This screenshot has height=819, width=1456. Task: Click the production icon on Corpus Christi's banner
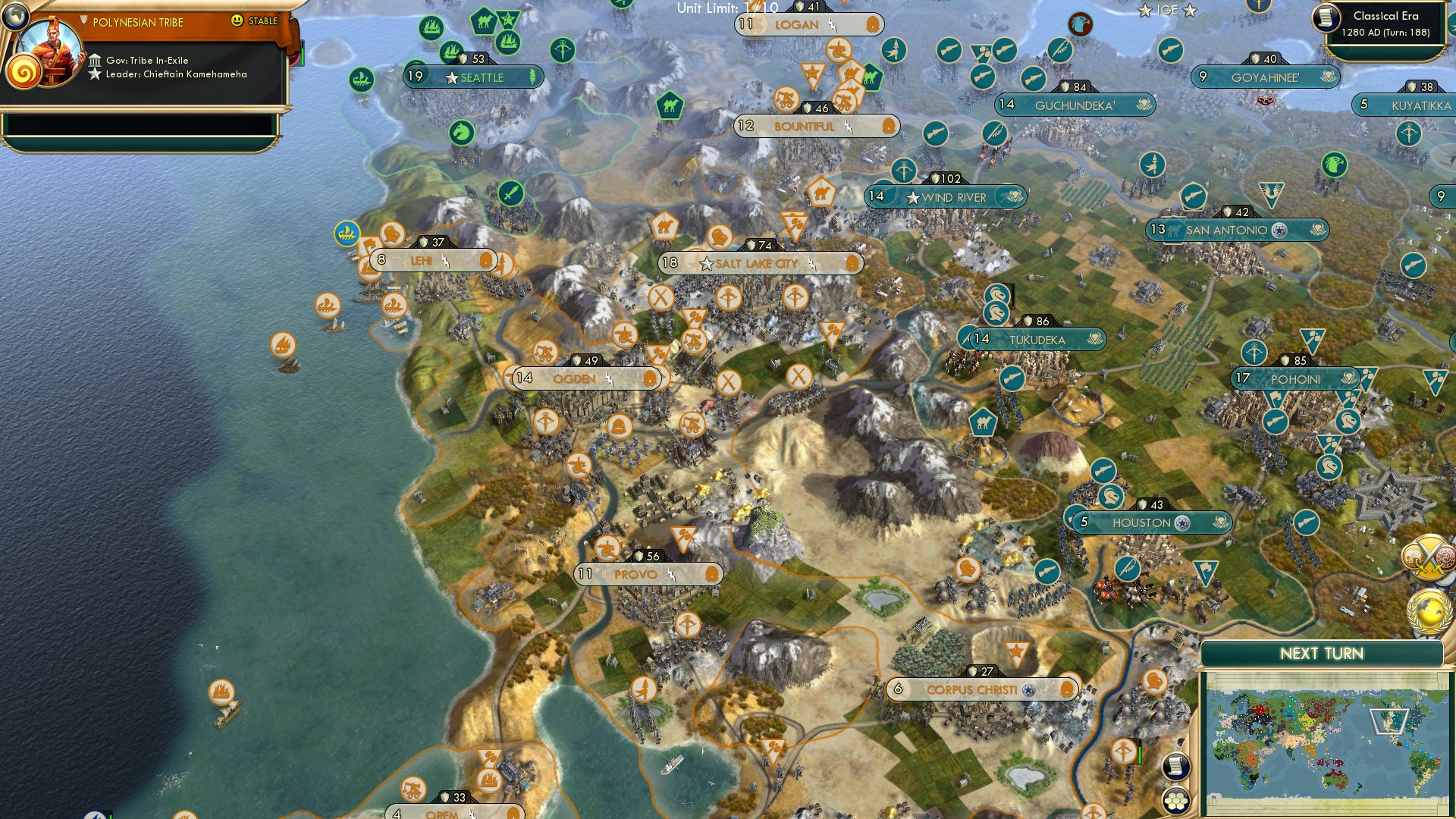(x=1069, y=690)
